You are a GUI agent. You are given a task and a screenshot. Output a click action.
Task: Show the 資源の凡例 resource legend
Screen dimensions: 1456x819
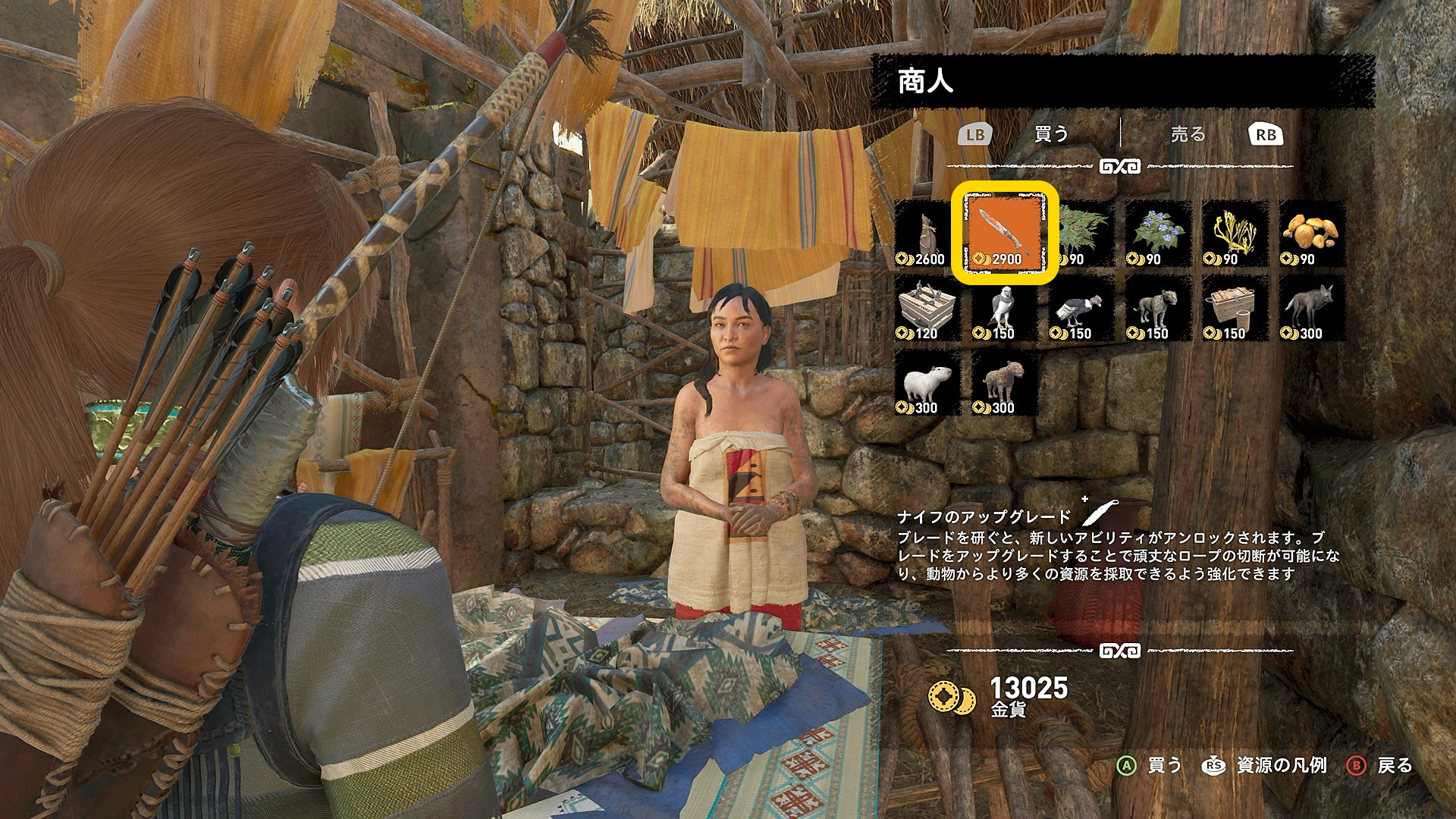point(1266,766)
